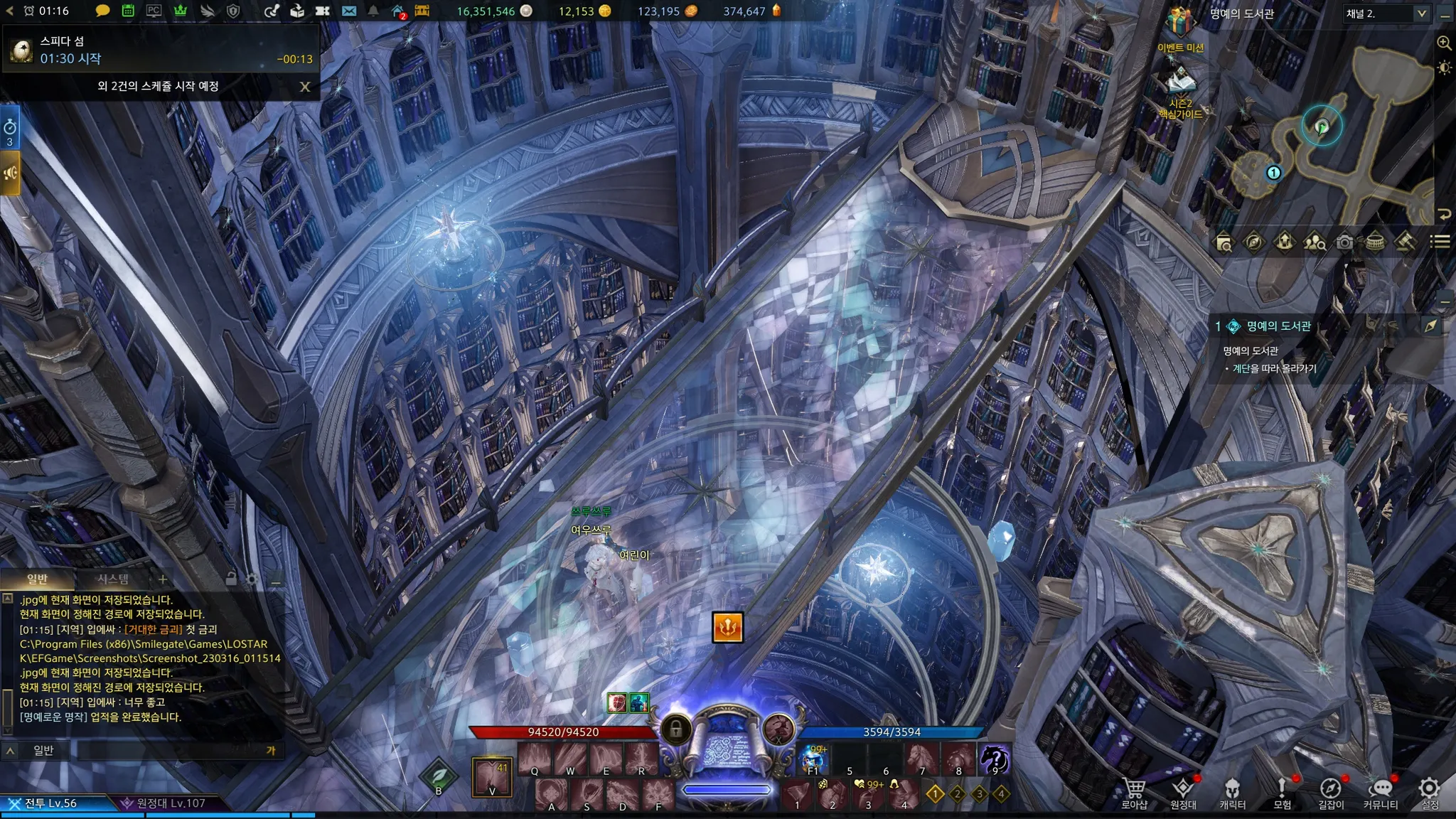Open the 원정대 roster menu
This screenshot has height=819, width=1456.
(1183, 791)
